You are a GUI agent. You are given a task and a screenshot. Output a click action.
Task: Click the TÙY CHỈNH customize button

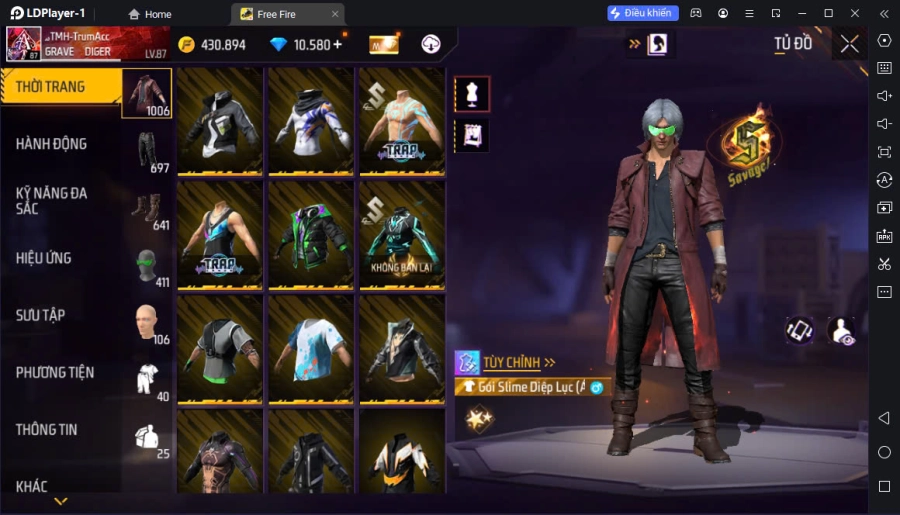coord(506,362)
